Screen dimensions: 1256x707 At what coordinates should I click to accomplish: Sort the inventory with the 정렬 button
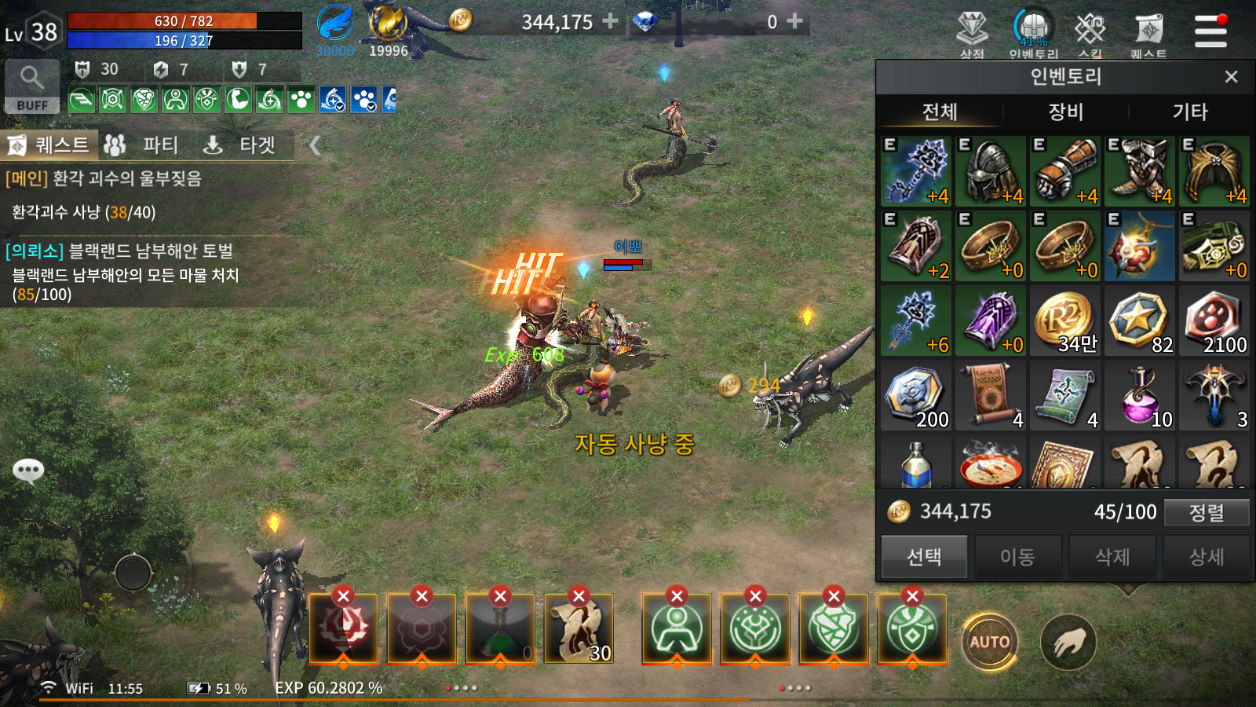pos(1207,512)
